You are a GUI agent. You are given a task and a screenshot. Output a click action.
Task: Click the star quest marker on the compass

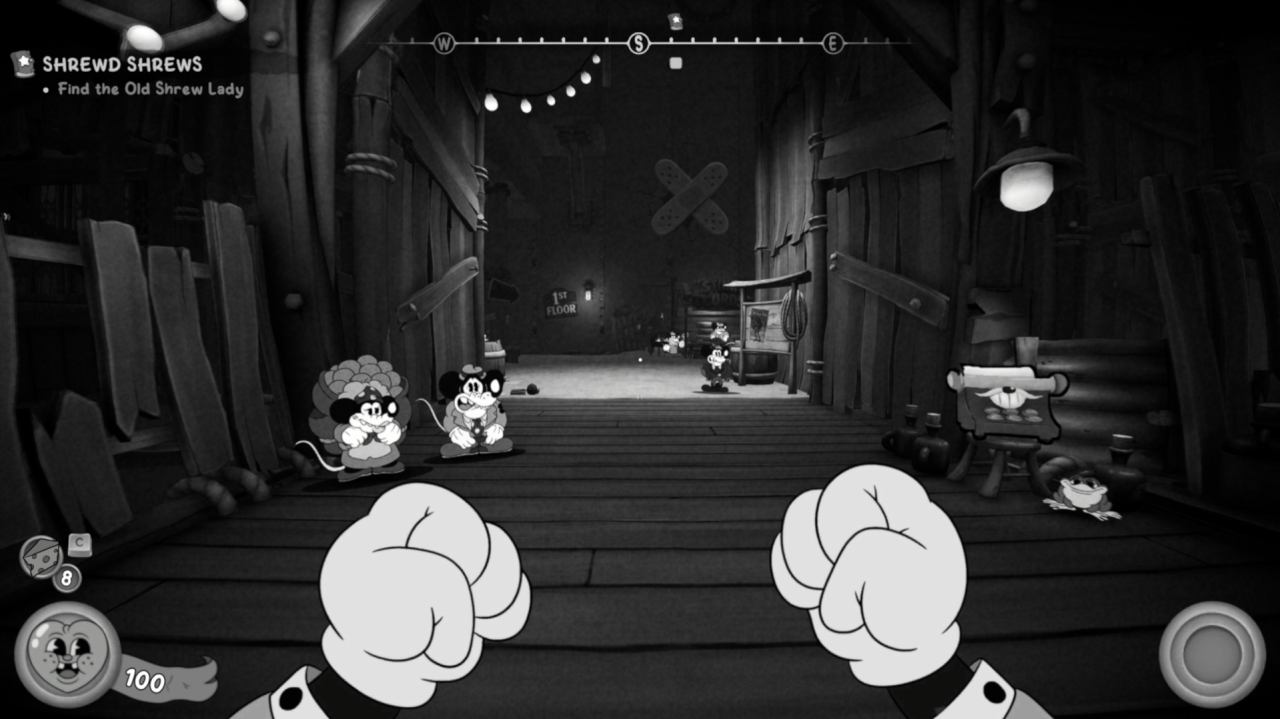coord(675,21)
